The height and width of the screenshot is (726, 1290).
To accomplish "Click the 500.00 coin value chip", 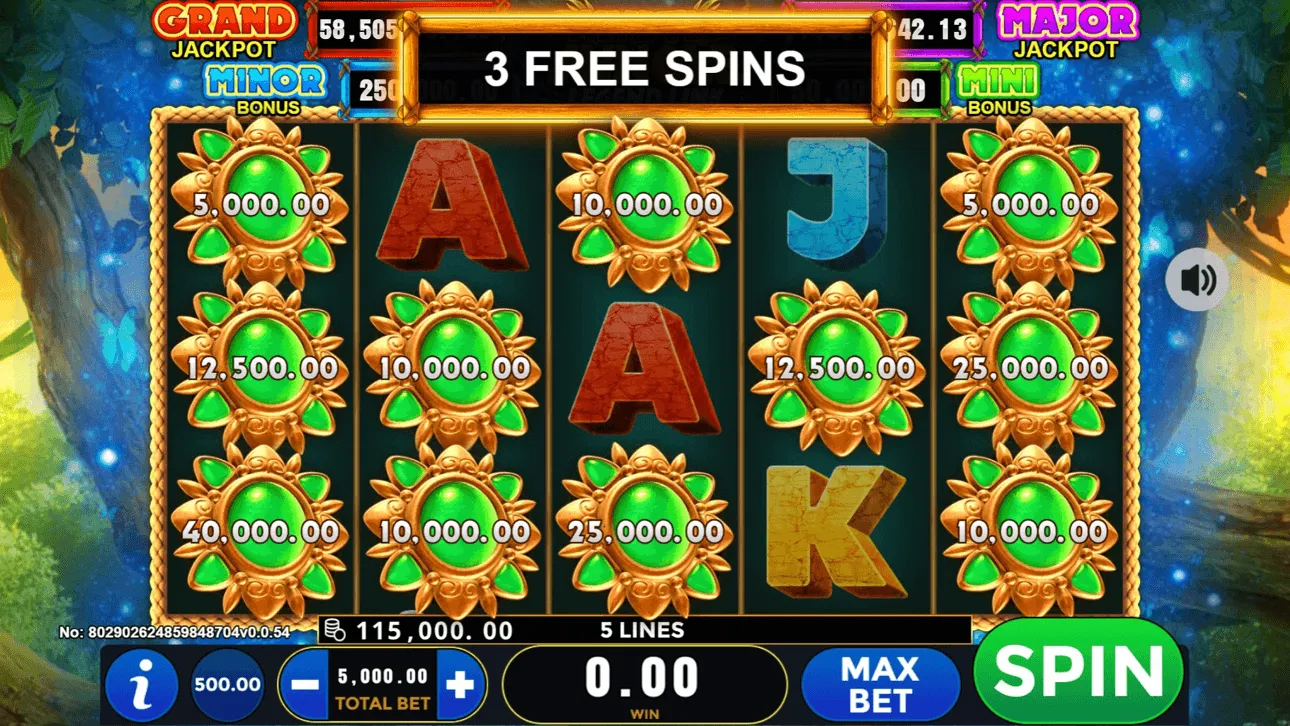I will click(226, 683).
